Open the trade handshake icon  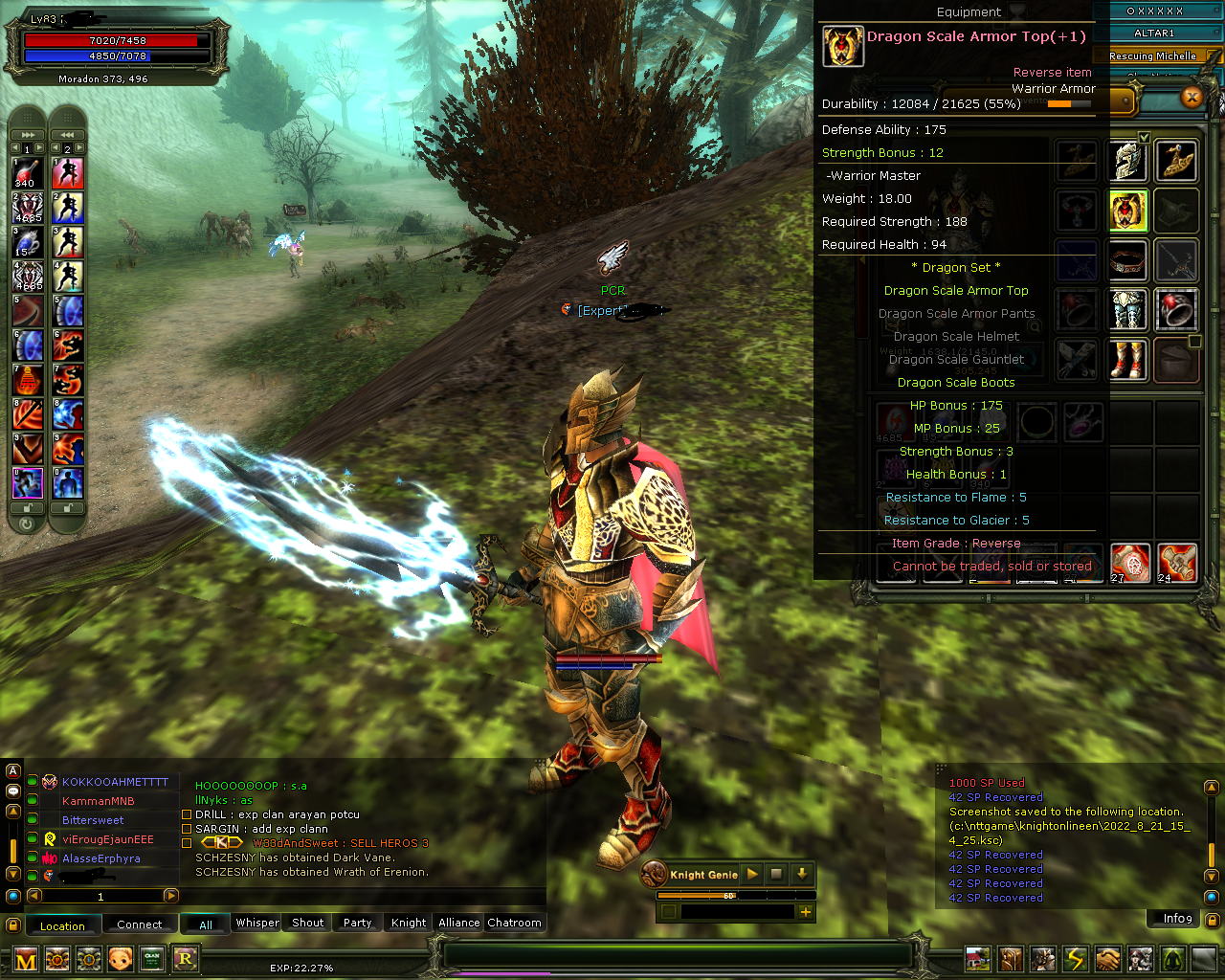click(1108, 958)
